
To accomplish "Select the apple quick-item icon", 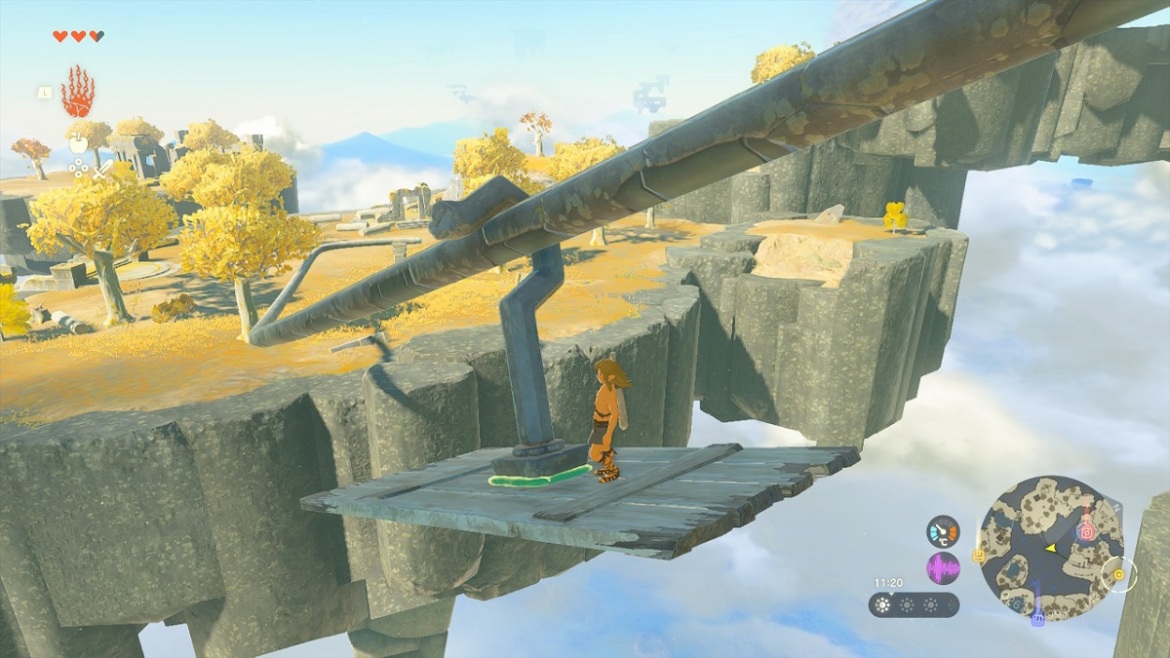I will (x=77, y=144).
